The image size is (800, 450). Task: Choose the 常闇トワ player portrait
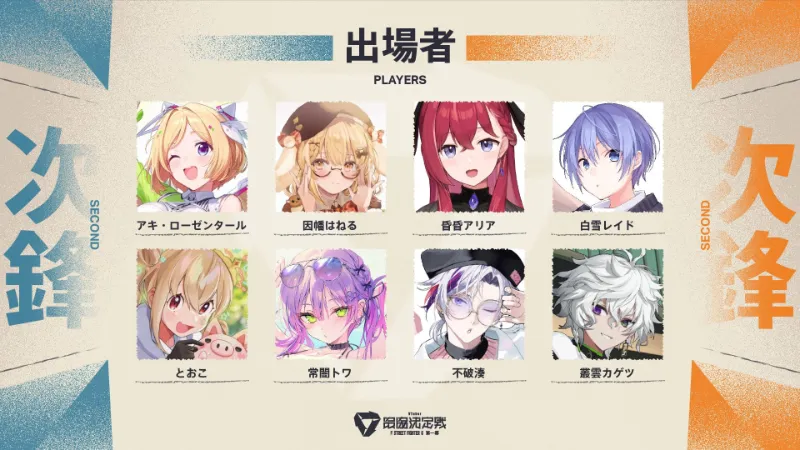pos(330,304)
